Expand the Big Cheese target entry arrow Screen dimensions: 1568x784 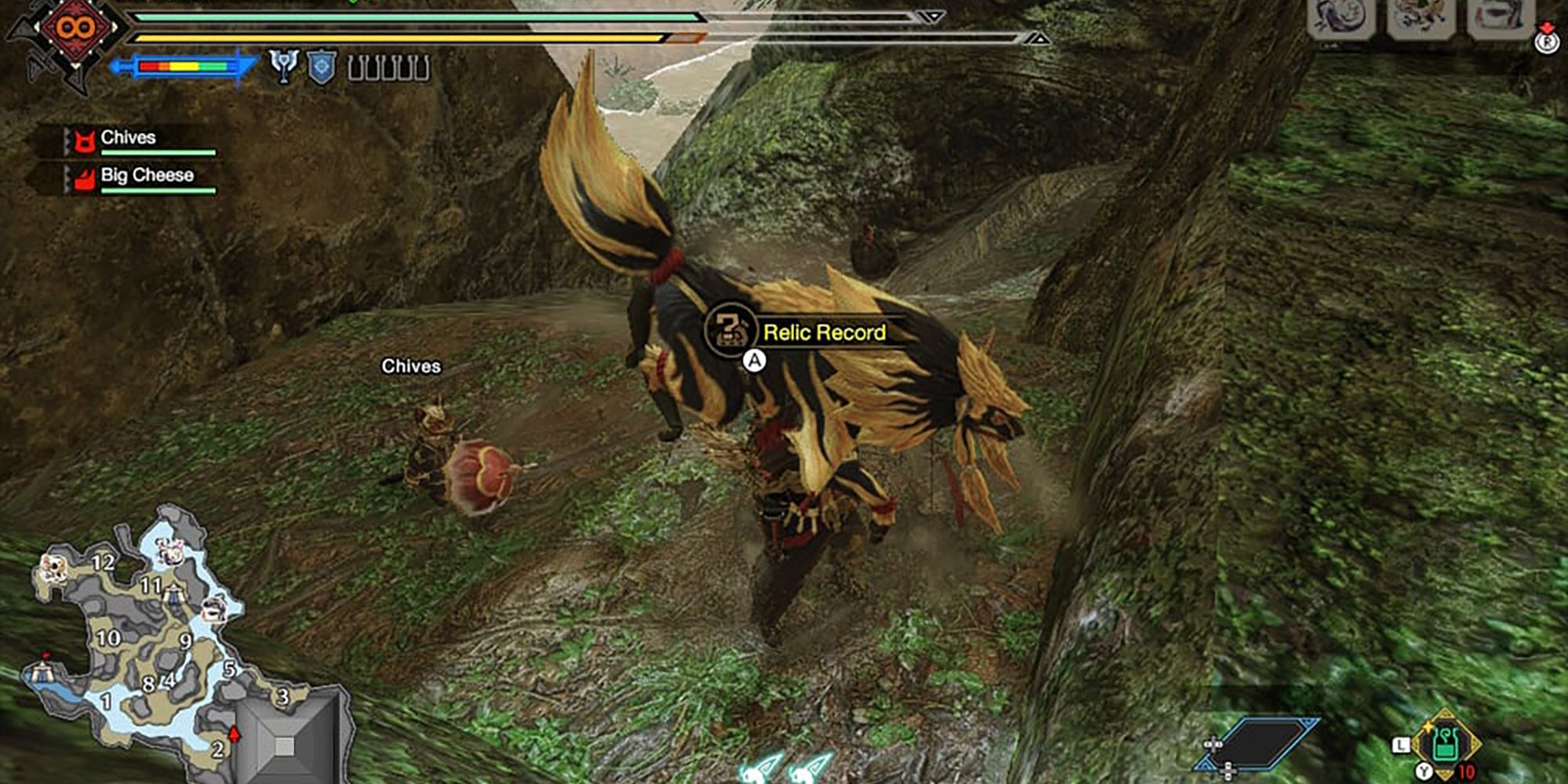tap(67, 177)
